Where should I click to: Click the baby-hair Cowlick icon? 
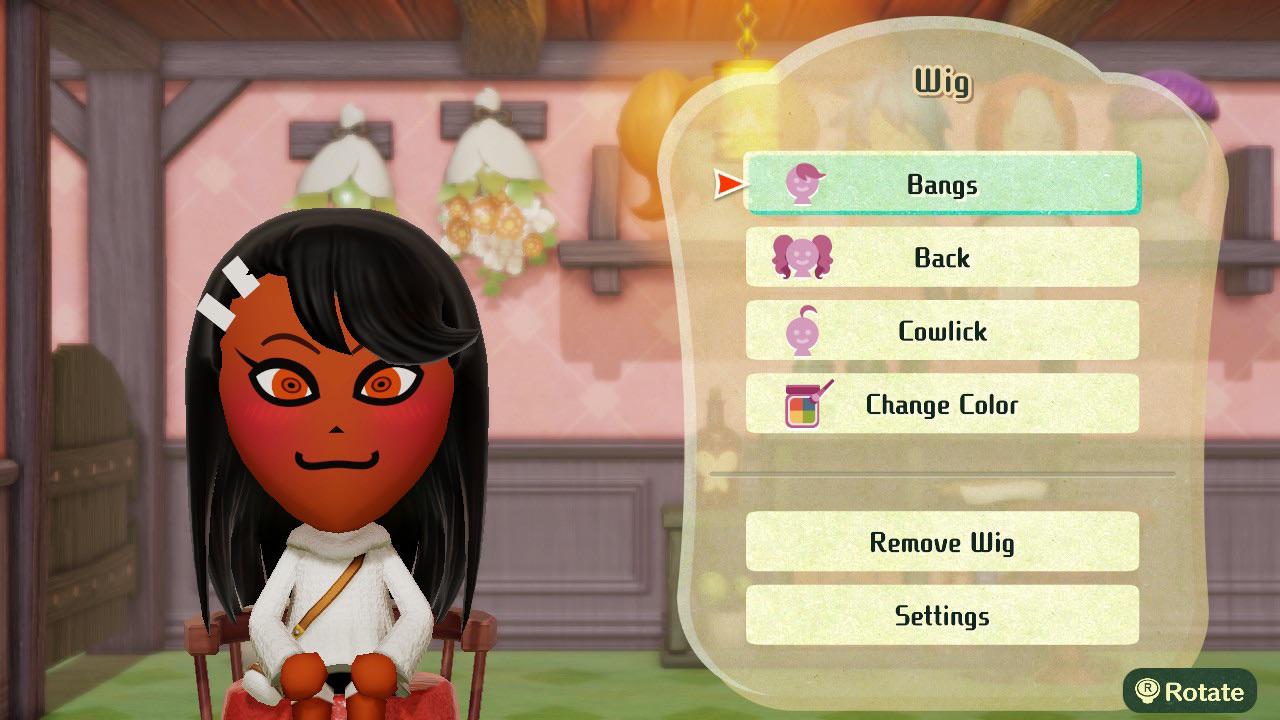(x=800, y=331)
